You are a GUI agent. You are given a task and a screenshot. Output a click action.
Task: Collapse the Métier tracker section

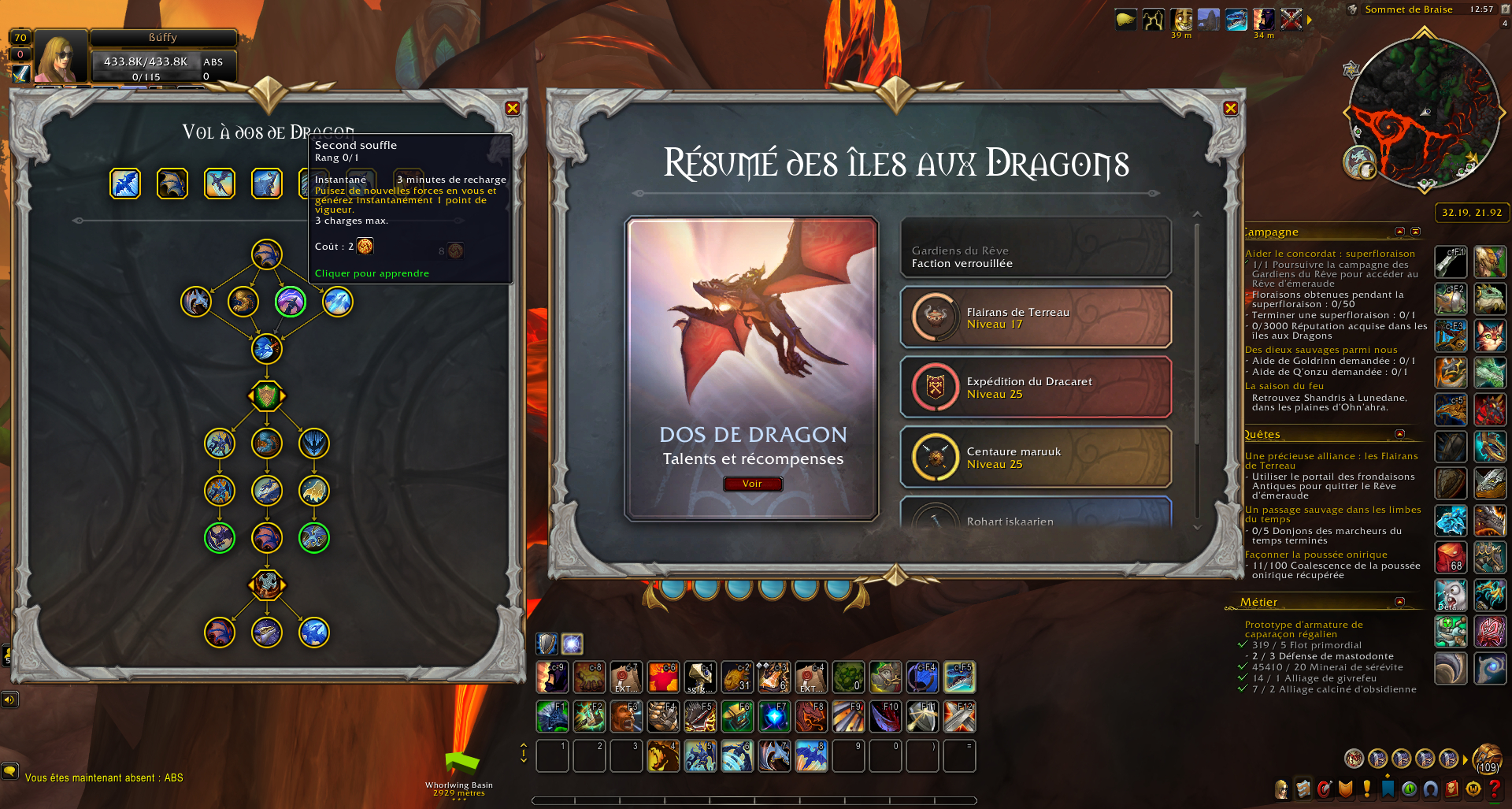coord(1399,602)
